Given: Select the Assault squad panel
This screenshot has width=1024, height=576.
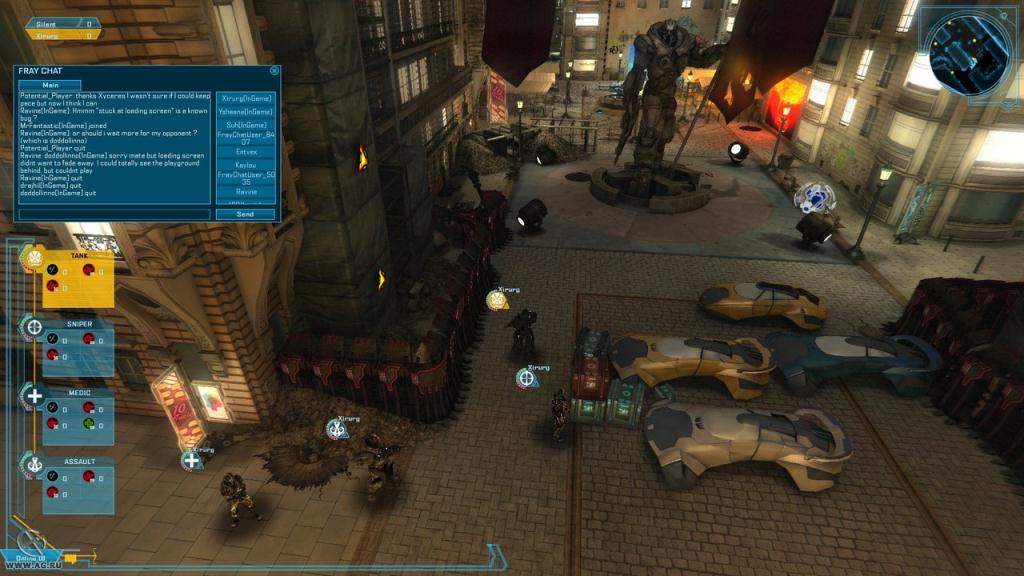Looking at the screenshot, I should click(x=78, y=484).
